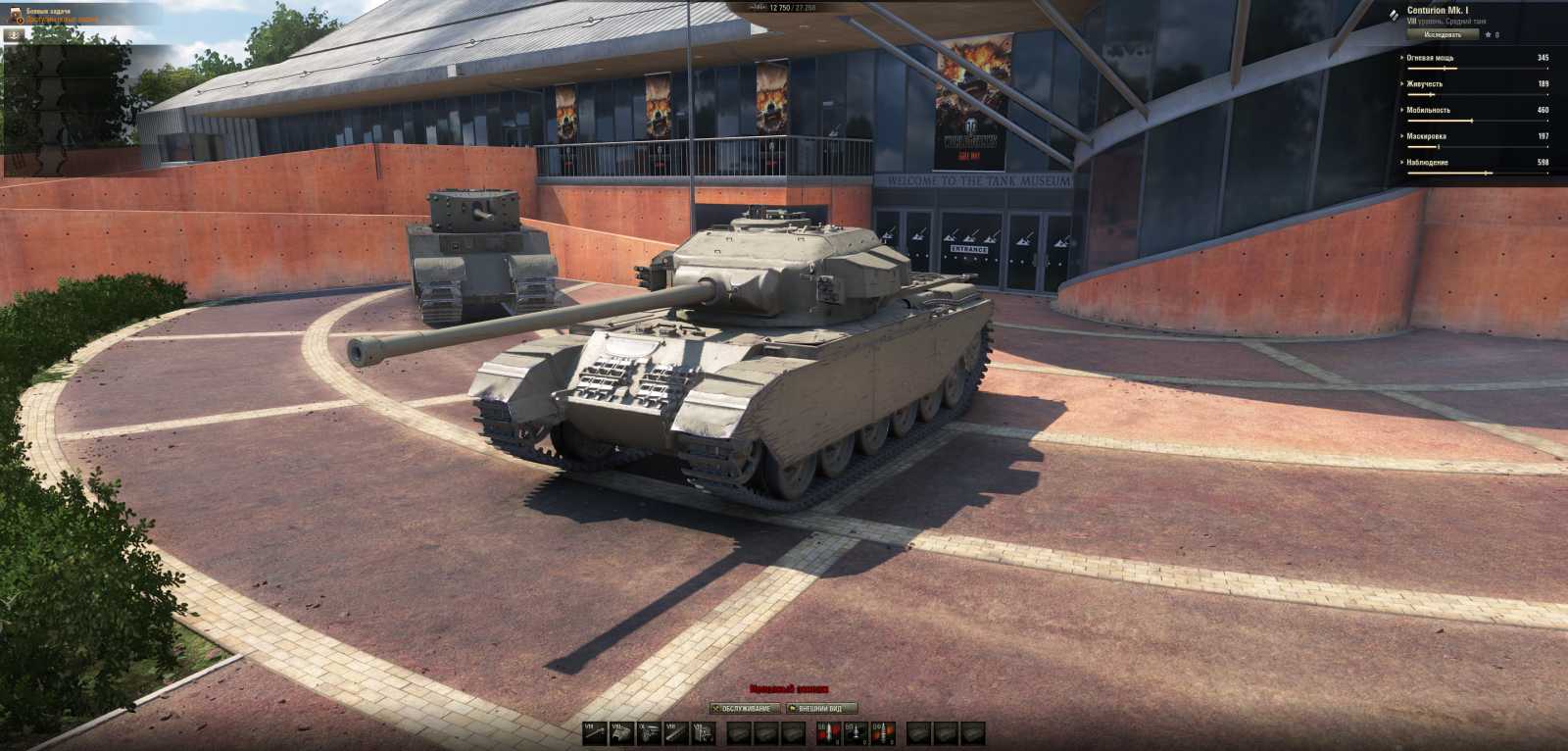
Task: Click the engine module icon
Action: [x=647, y=732]
